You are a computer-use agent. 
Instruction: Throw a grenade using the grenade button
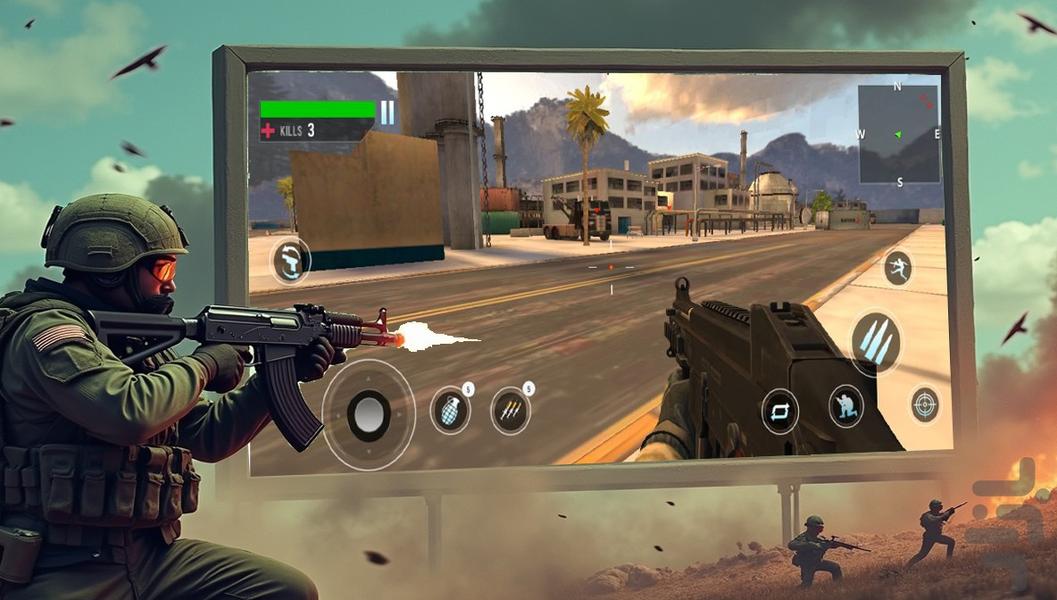(450, 411)
